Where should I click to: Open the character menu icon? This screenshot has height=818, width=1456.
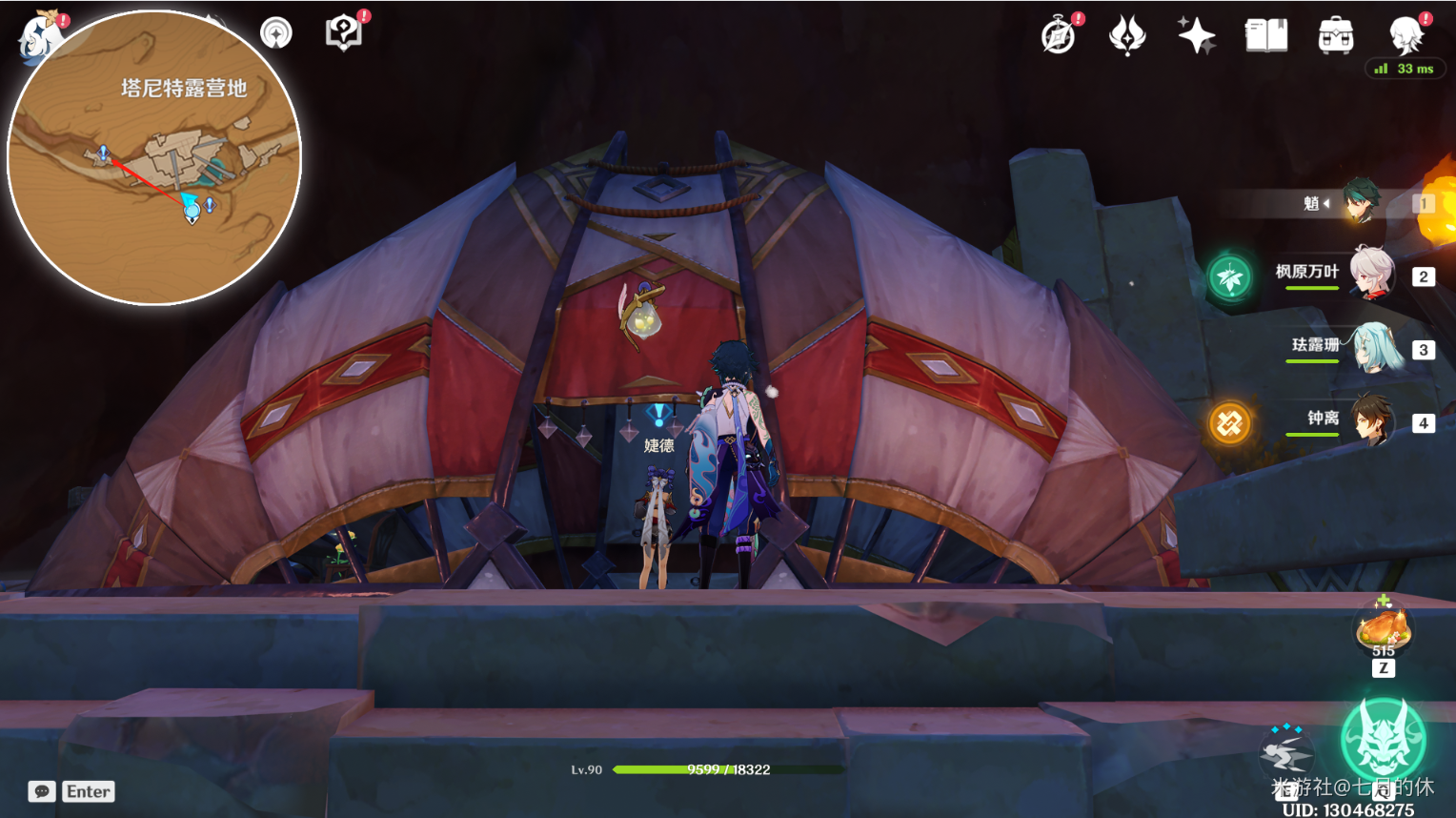pyautogui.click(x=1405, y=36)
